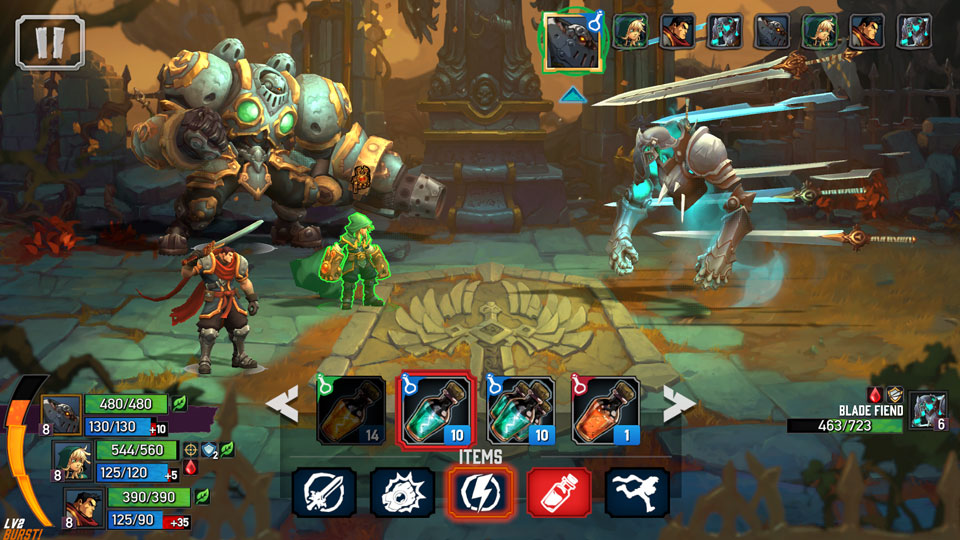Select the dark-haired swordsman party portrait
The height and width of the screenshot is (540, 960).
[x=84, y=507]
